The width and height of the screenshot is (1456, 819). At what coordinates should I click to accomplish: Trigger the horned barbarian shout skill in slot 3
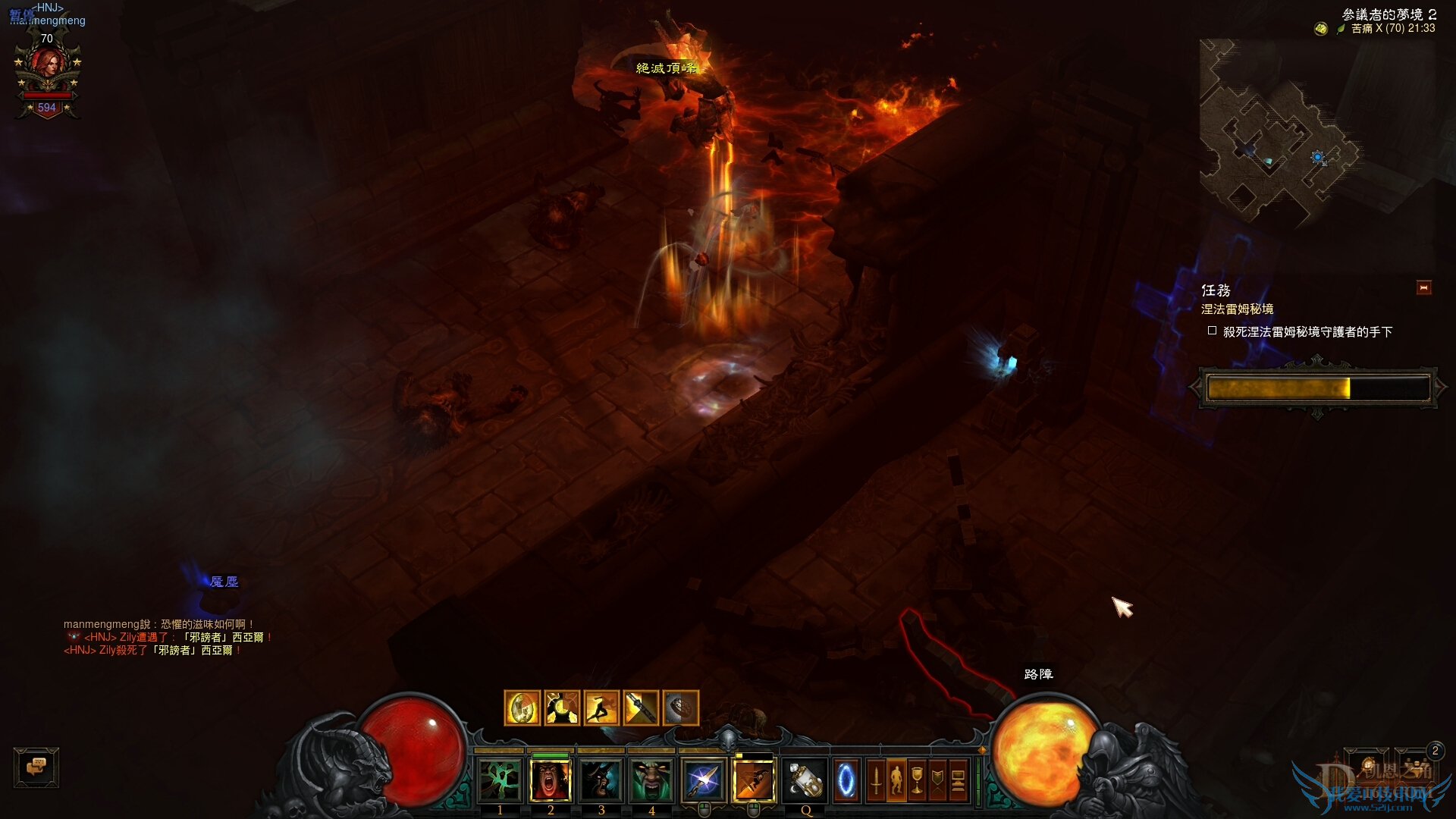[601, 780]
